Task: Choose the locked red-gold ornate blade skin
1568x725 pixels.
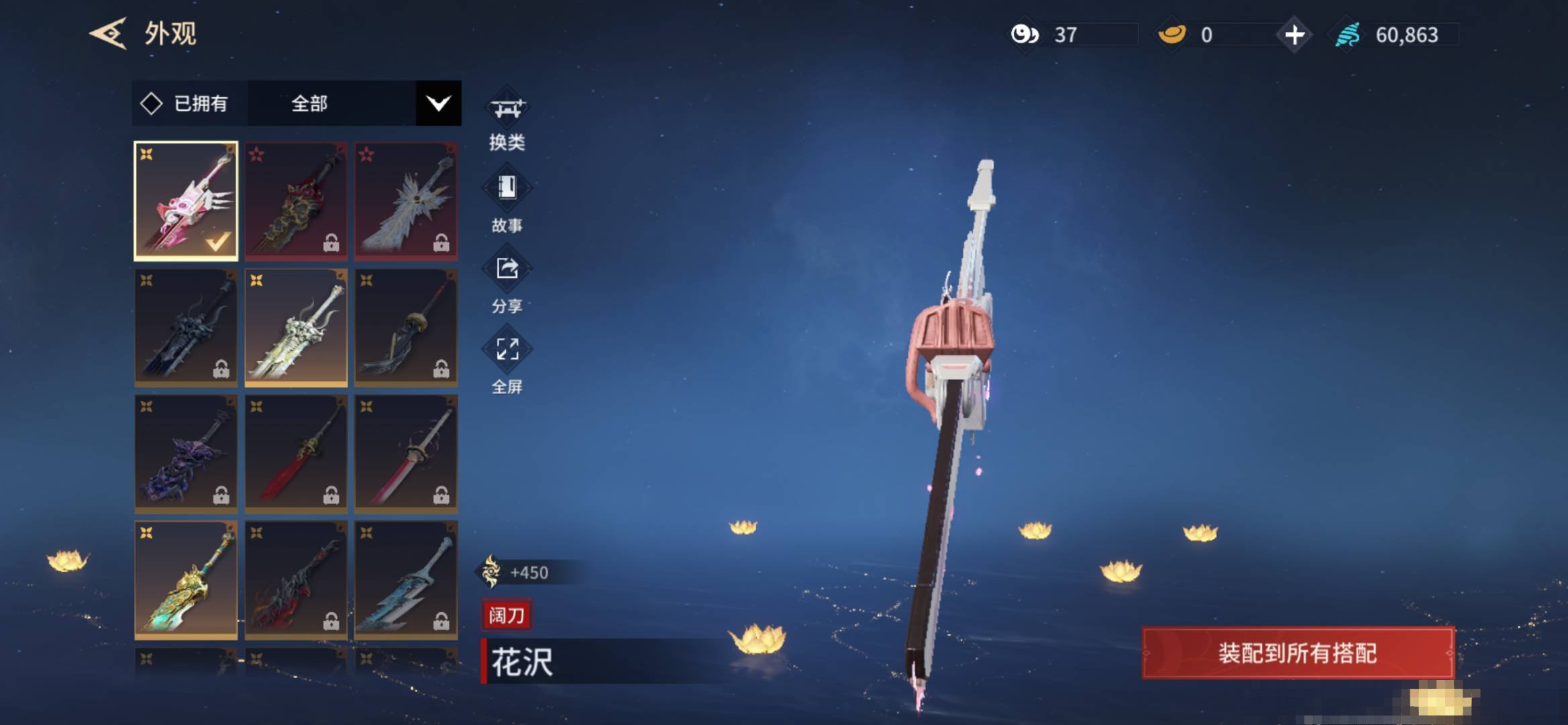Action: (x=296, y=201)
